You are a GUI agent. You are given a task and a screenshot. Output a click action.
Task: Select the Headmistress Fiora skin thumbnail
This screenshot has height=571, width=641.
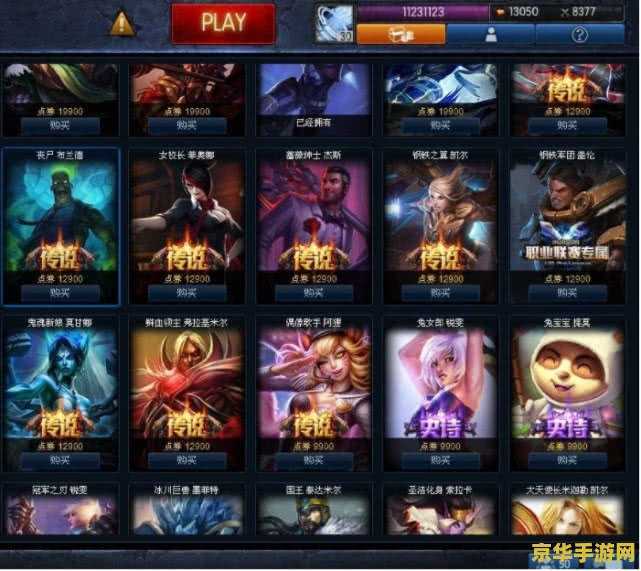pos(187,215)
